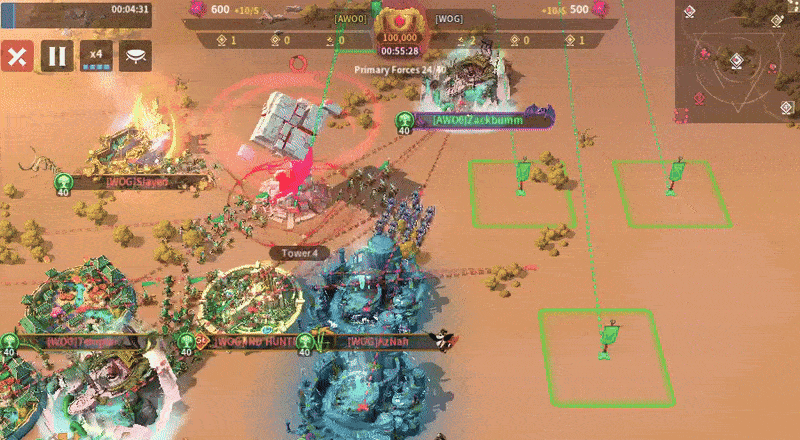The width and height of the screenshot is (800, 440).
Task: Open the minimap in the corner
Action: 737,59
